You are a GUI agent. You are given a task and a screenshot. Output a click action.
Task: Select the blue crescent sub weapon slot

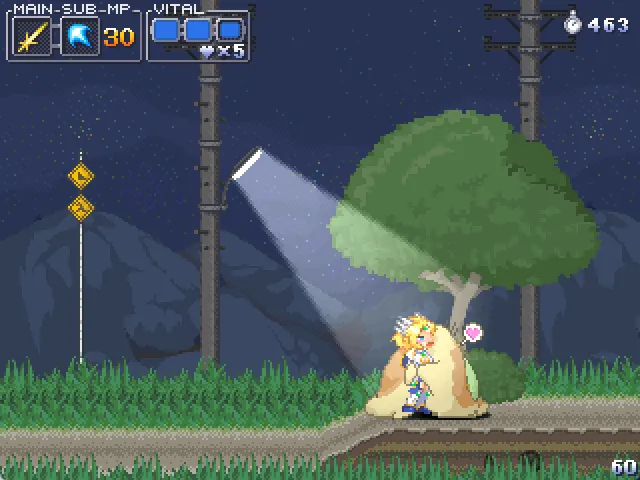click(x=80, y=38)
